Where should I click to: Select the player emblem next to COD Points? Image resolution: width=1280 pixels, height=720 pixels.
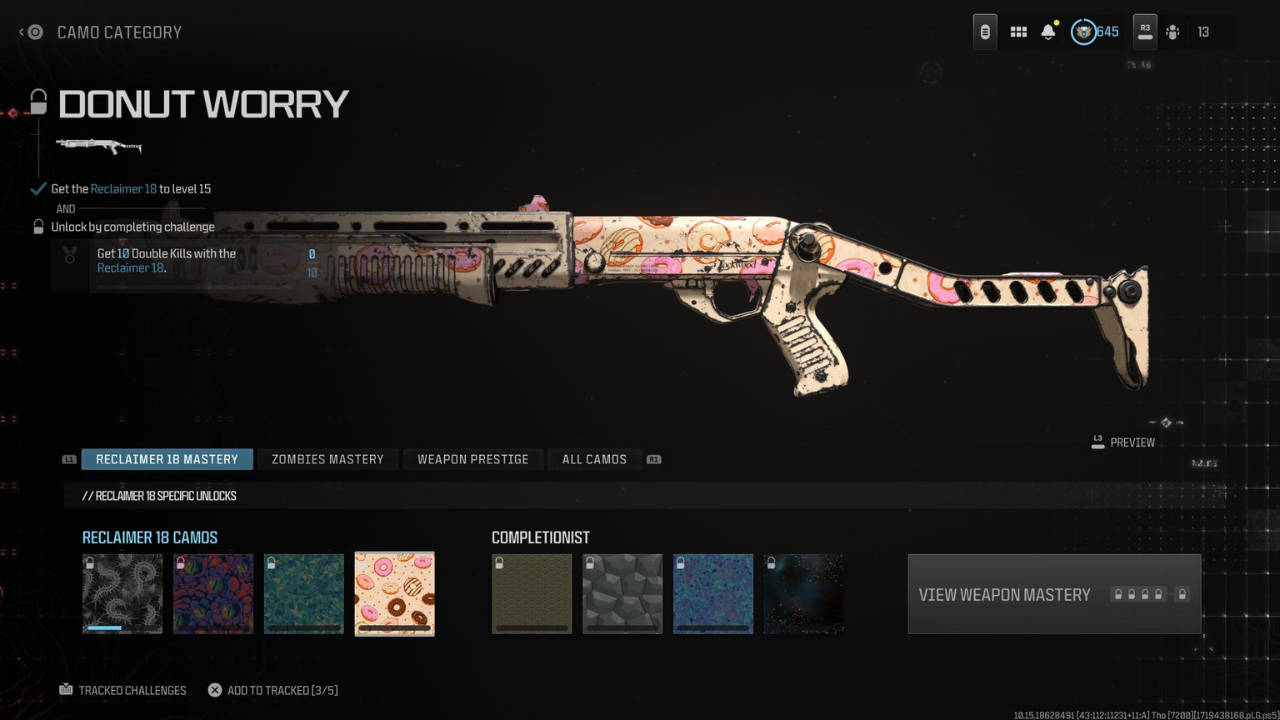[1083, 31]
